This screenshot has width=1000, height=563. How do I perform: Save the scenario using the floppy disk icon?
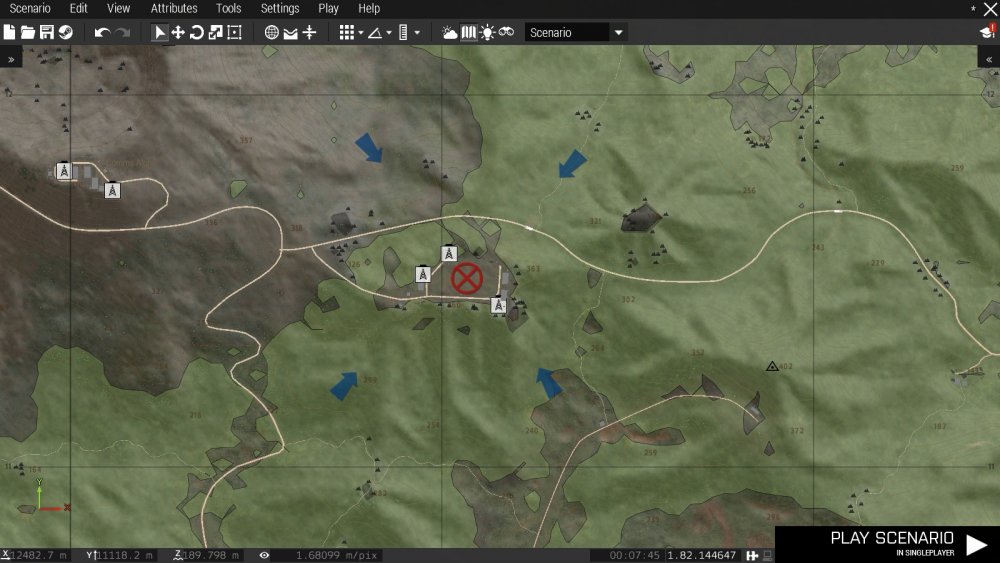[46, 33]
